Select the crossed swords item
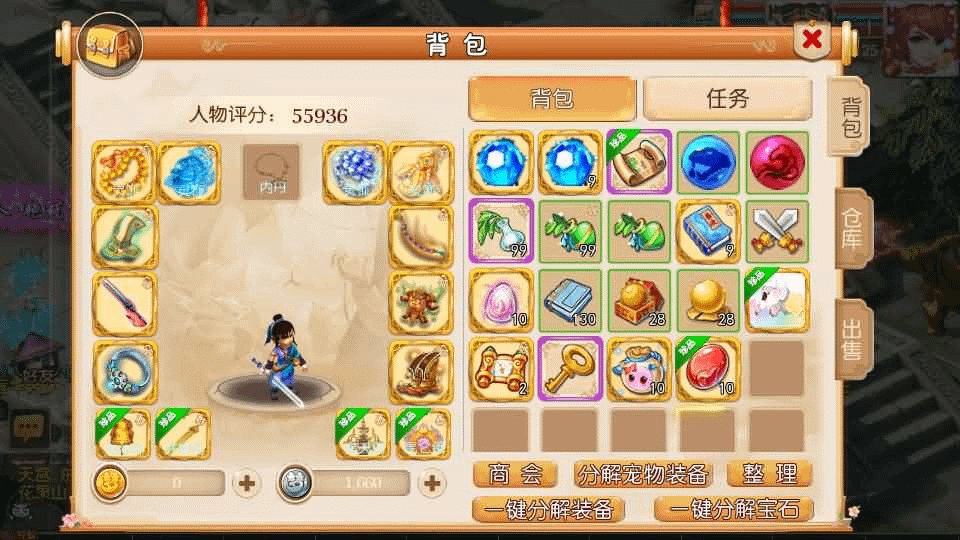 pyautogui.click(x=776, y=230)
